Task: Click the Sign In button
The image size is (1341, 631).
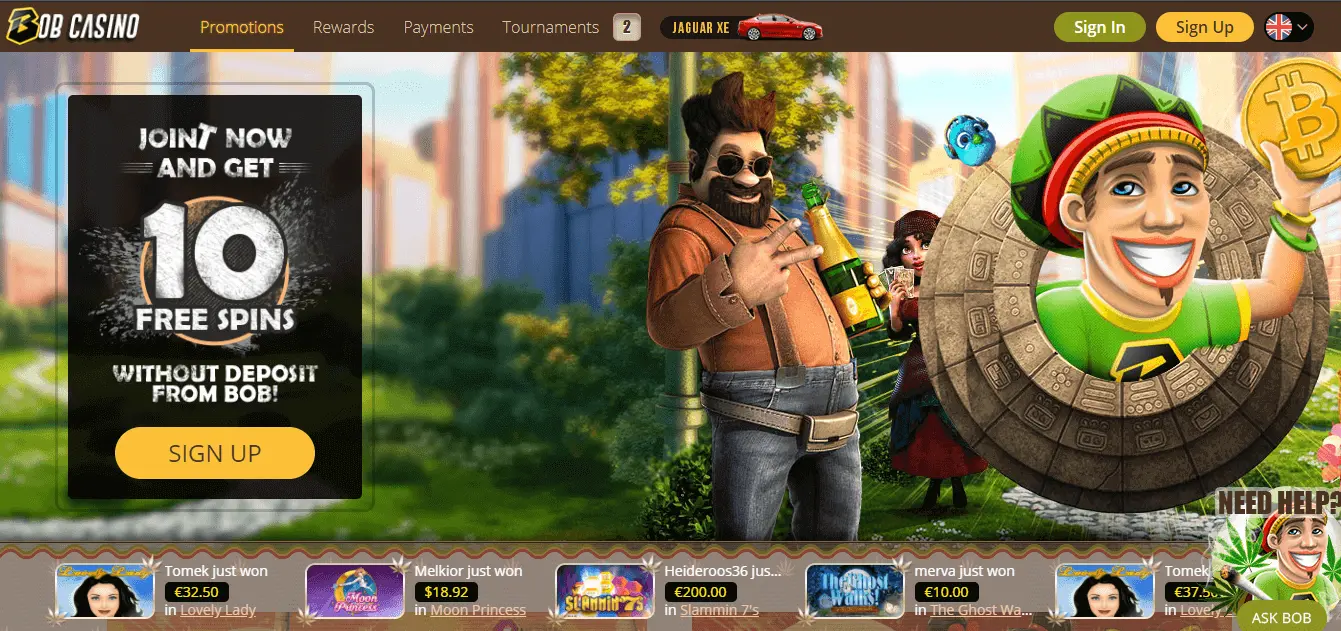Action: pos(1099,27)
